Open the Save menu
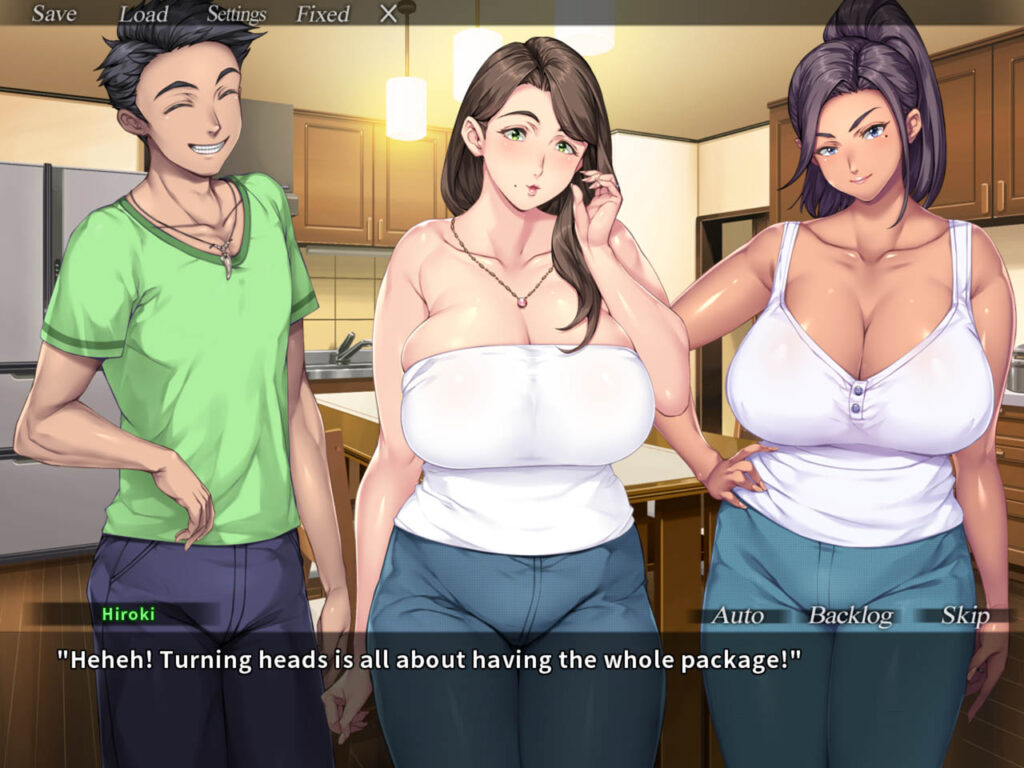This screenshot has height=768, width=1024. [x=54, y=14]
